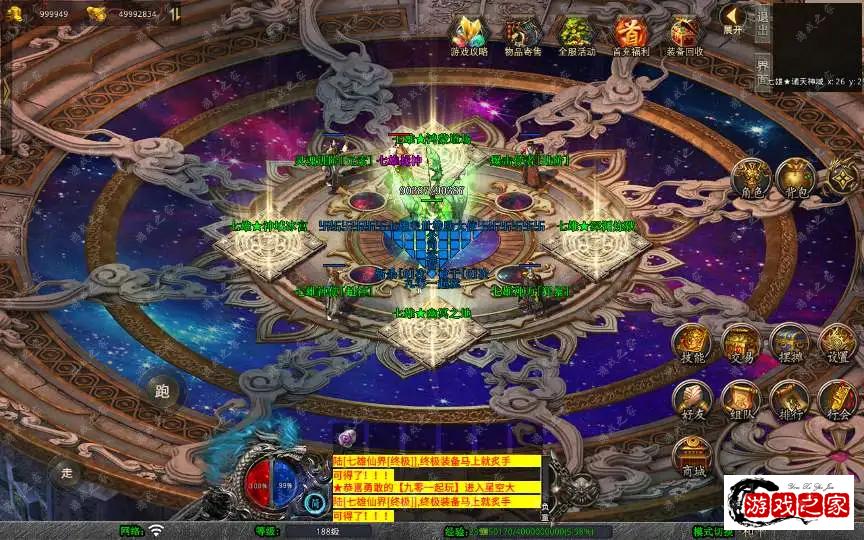Viewport: 864px width, 540px height.
Task: Toggle the 跑 run mode button
Action: pos(162,391)
